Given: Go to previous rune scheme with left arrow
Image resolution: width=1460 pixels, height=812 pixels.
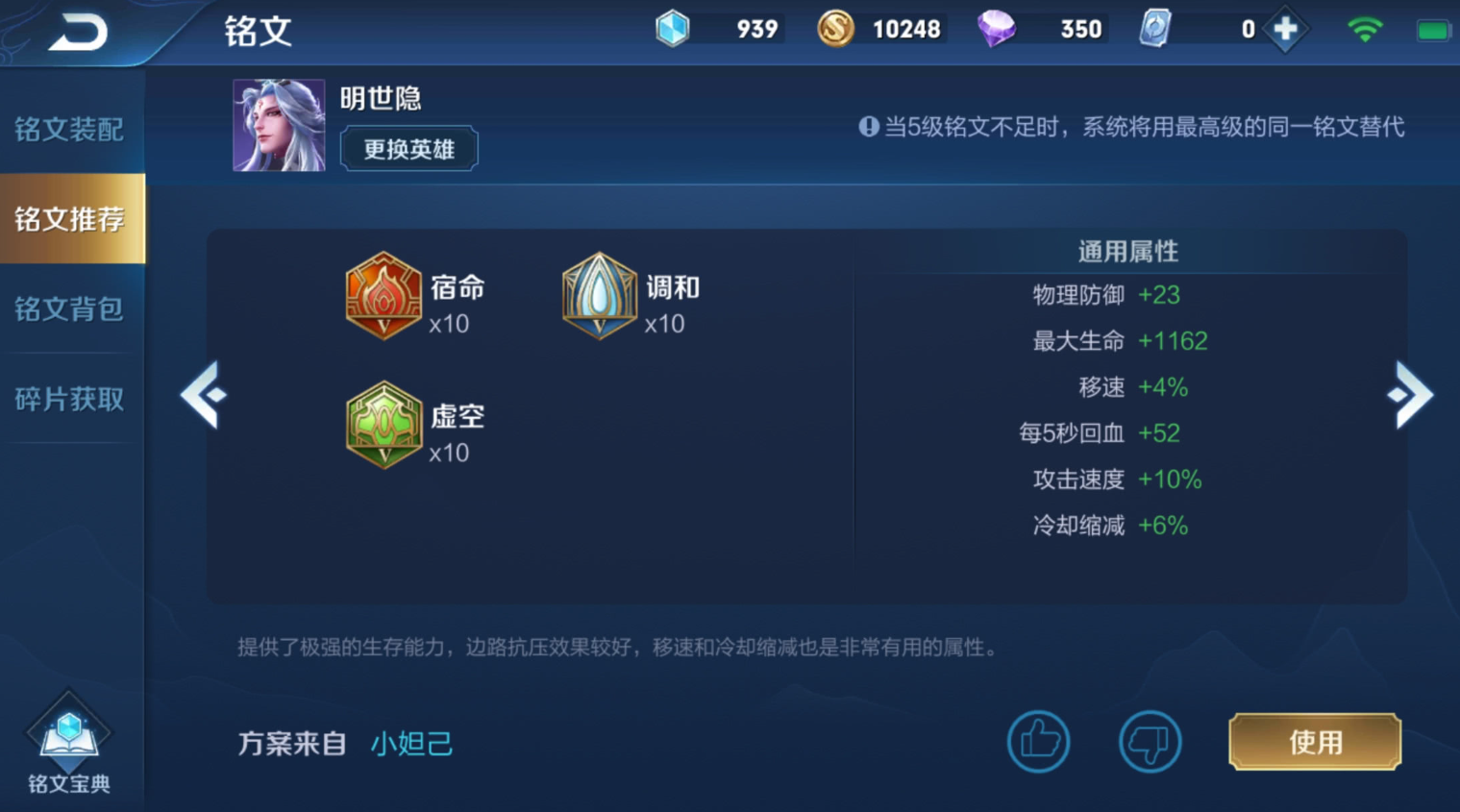Looking at the screenshot, I should pos(205,394).
